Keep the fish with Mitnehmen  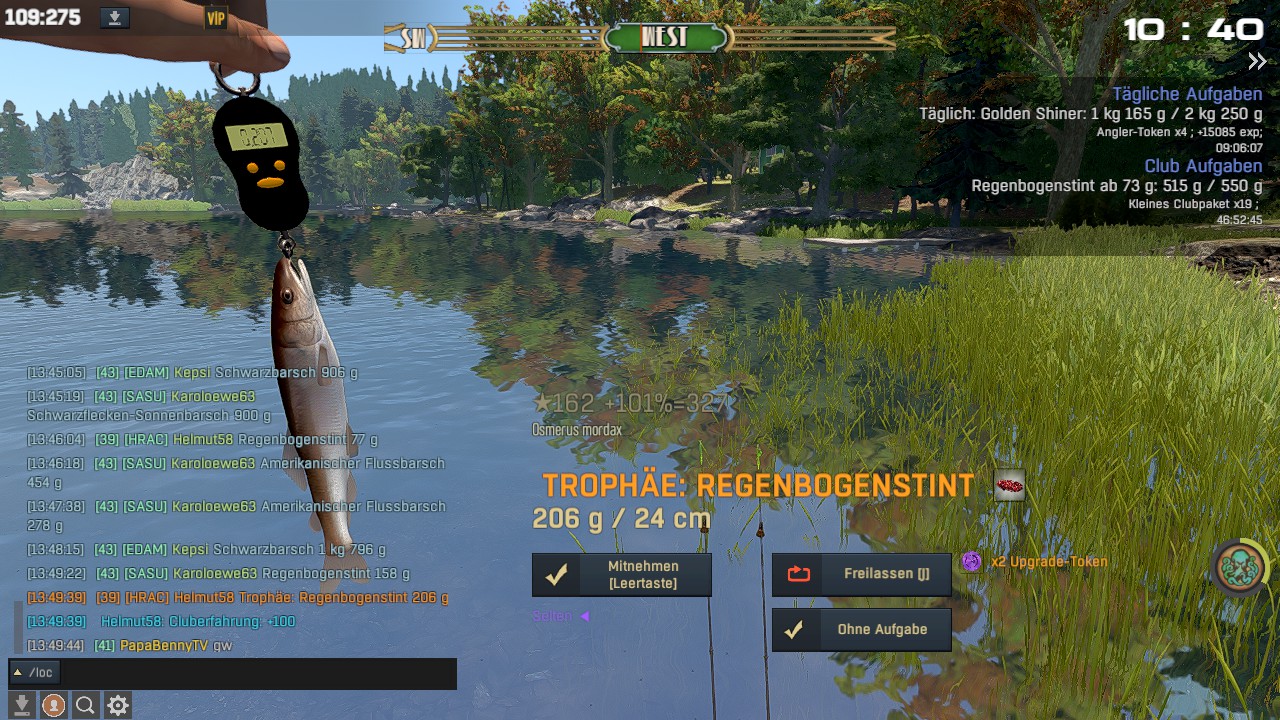pos(621,575)
